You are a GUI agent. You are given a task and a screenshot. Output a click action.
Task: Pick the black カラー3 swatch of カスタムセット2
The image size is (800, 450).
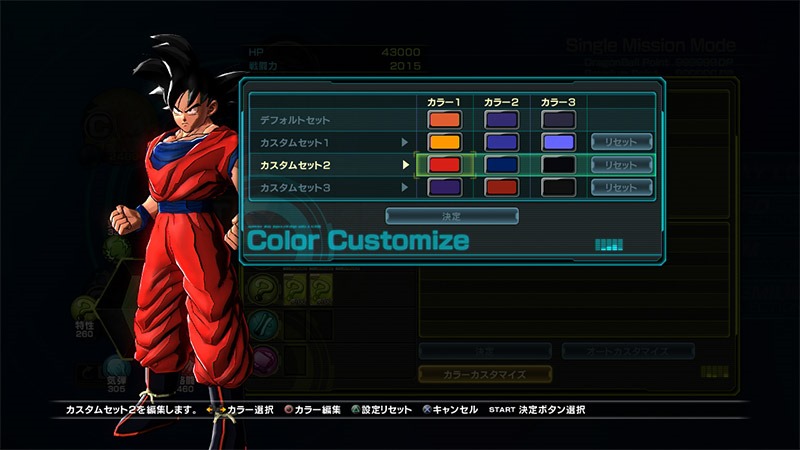557,164
